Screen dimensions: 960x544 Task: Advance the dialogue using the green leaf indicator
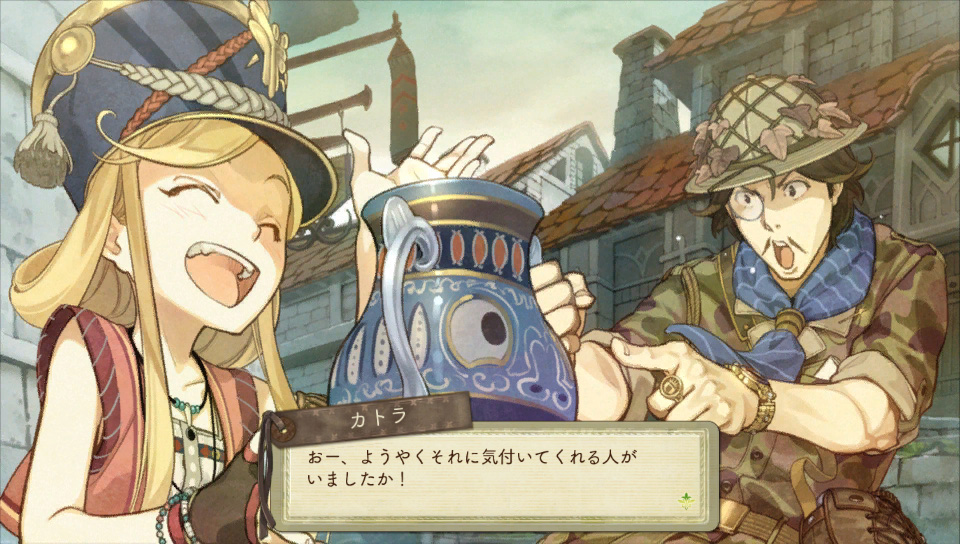686,500
